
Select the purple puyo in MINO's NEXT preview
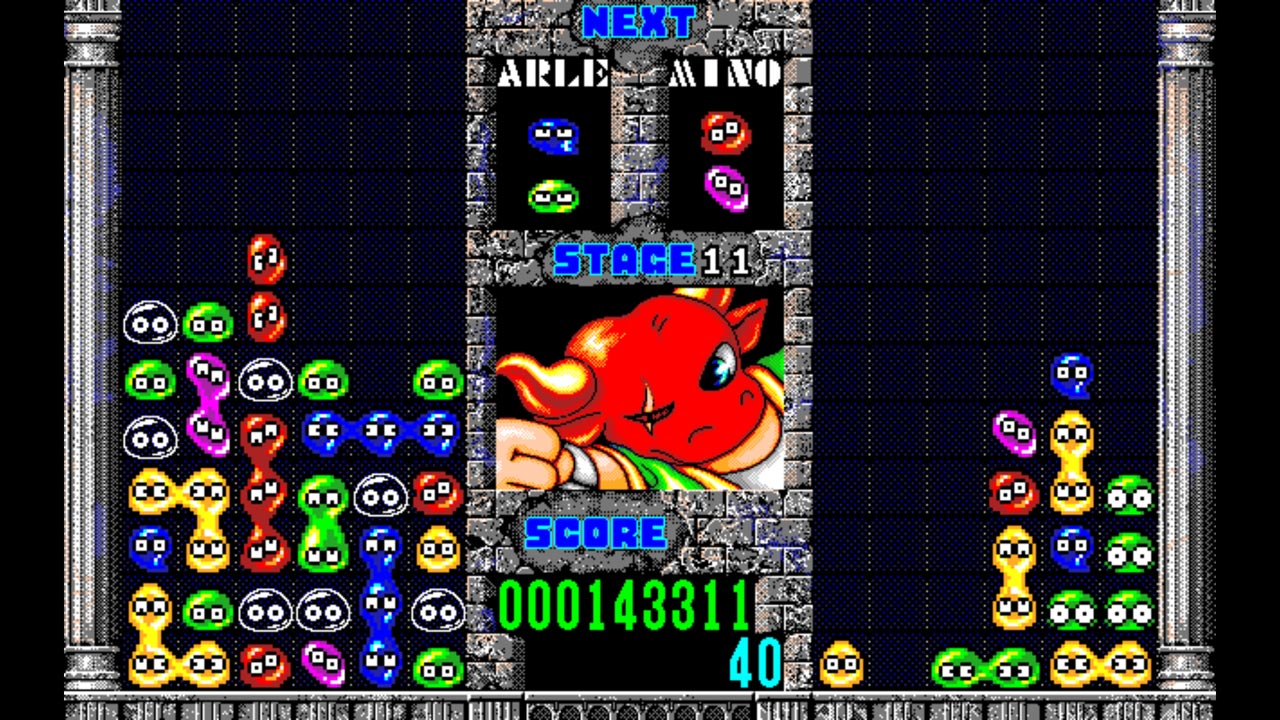[x=727, y=188]
